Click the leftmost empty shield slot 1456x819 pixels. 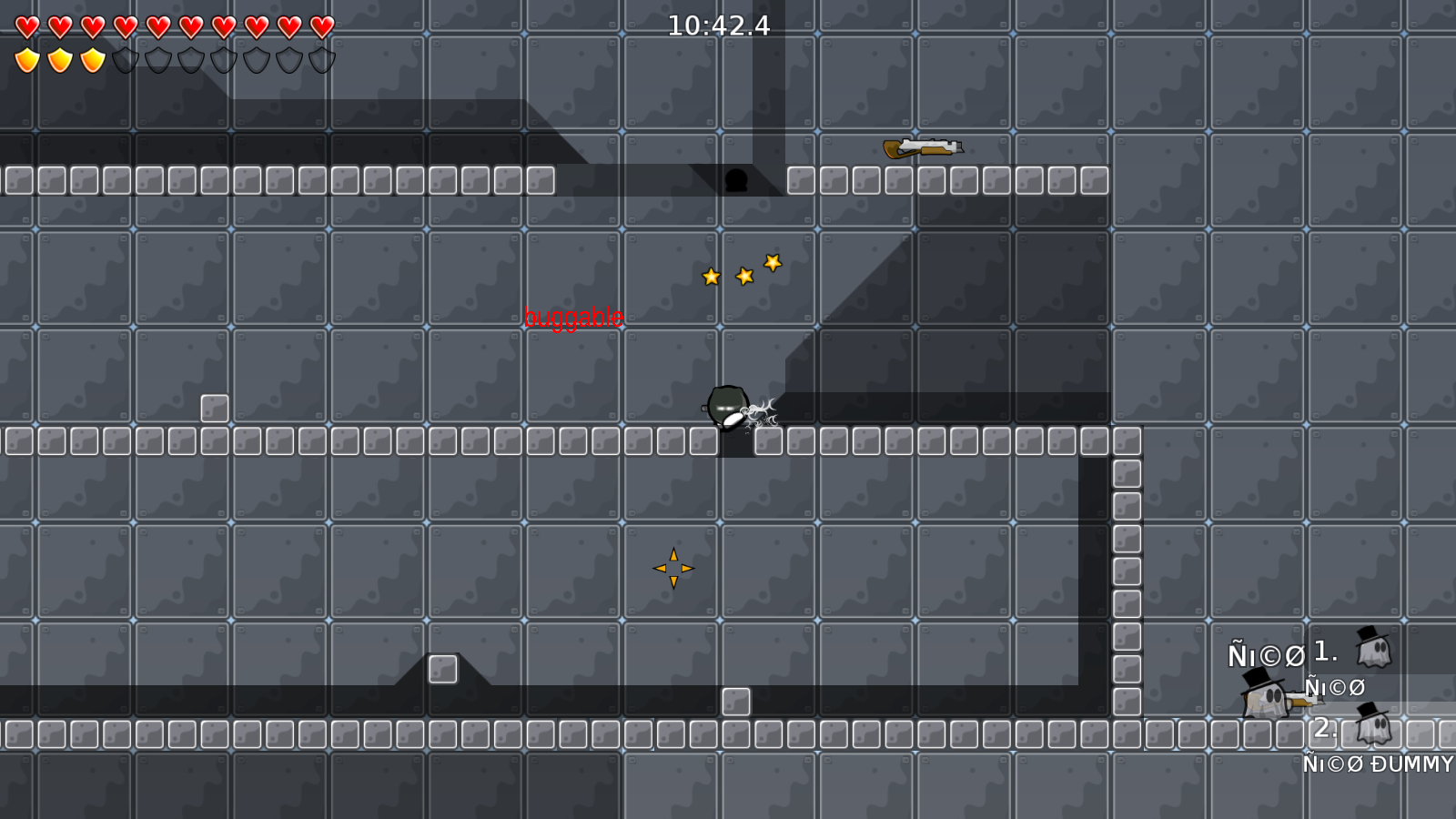pos(124,58)
